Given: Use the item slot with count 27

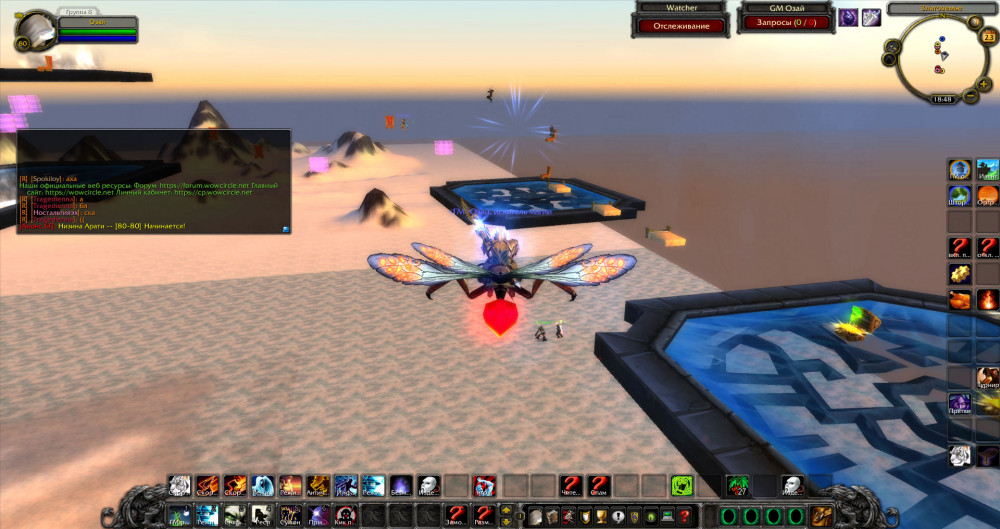Looking at the screenshot, I should click(x=738, y=485).
